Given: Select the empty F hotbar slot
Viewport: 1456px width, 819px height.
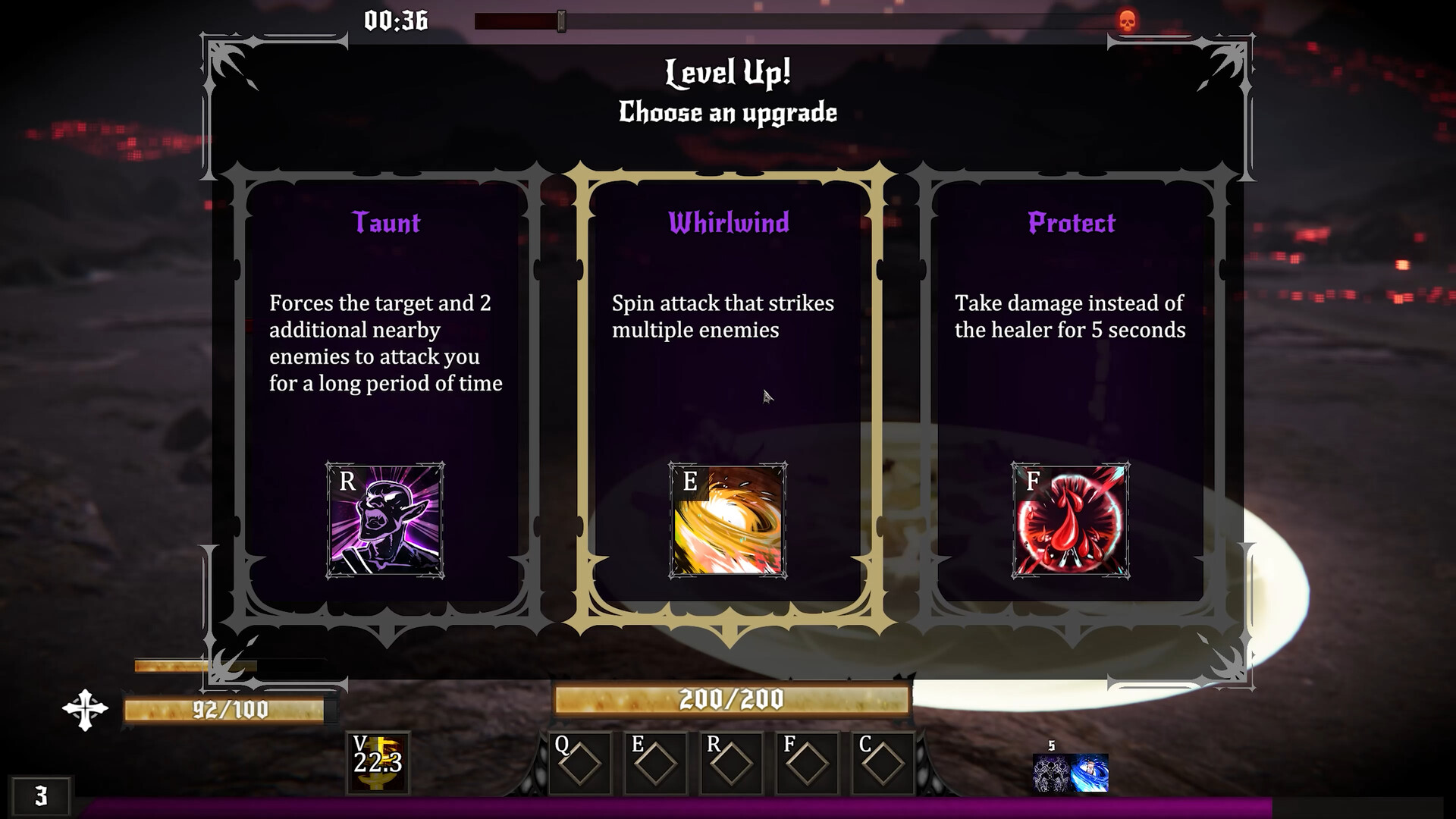Looking at the screenshot, I should coord(807,763).
